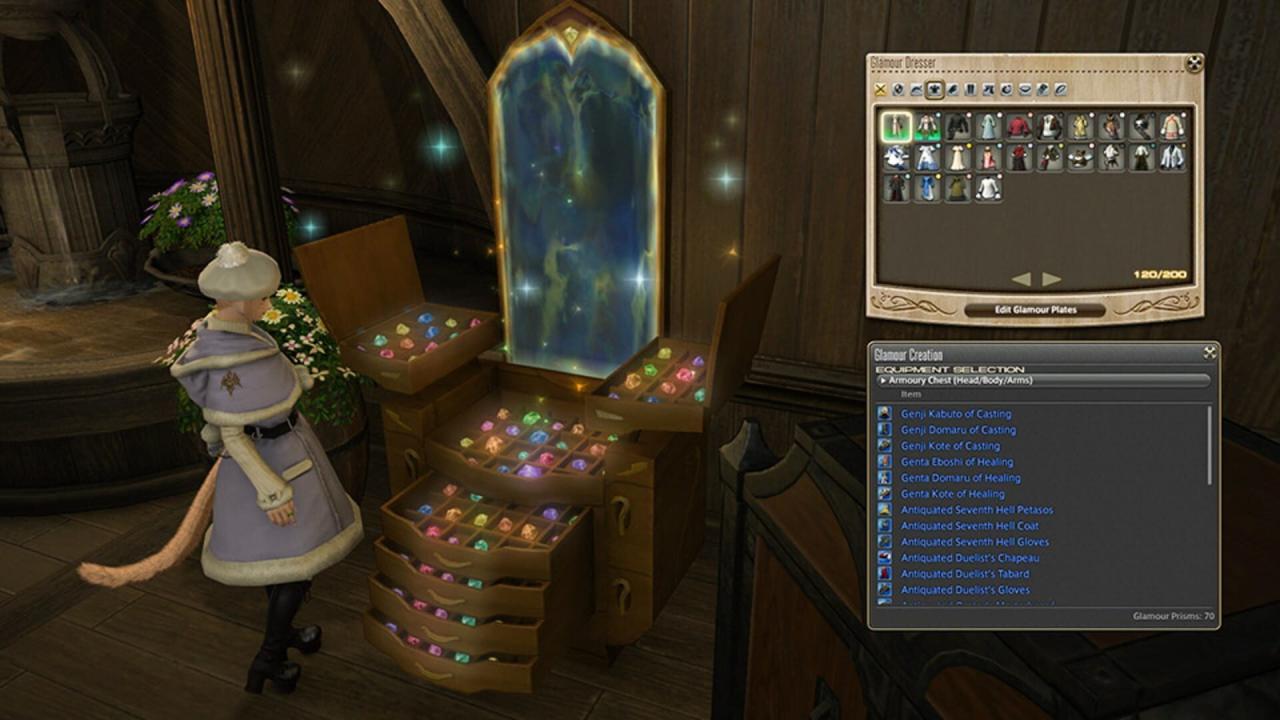Select Genta Eboshi of Healing
The height and width of the screenshot is (720, 1280).
[956, 462]
